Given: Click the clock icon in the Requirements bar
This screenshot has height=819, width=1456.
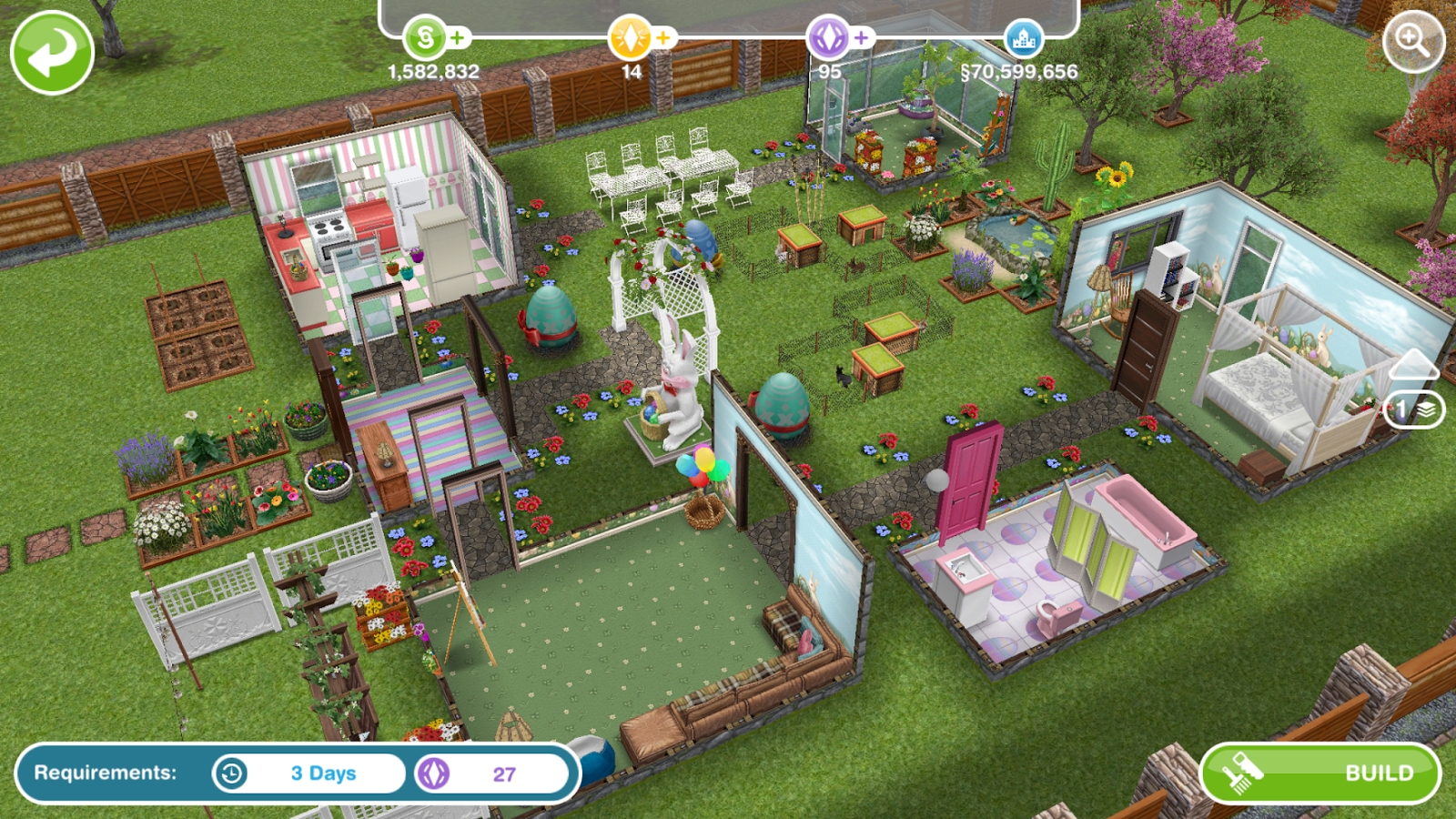Looking at the screenshot, I should (230, 773).
